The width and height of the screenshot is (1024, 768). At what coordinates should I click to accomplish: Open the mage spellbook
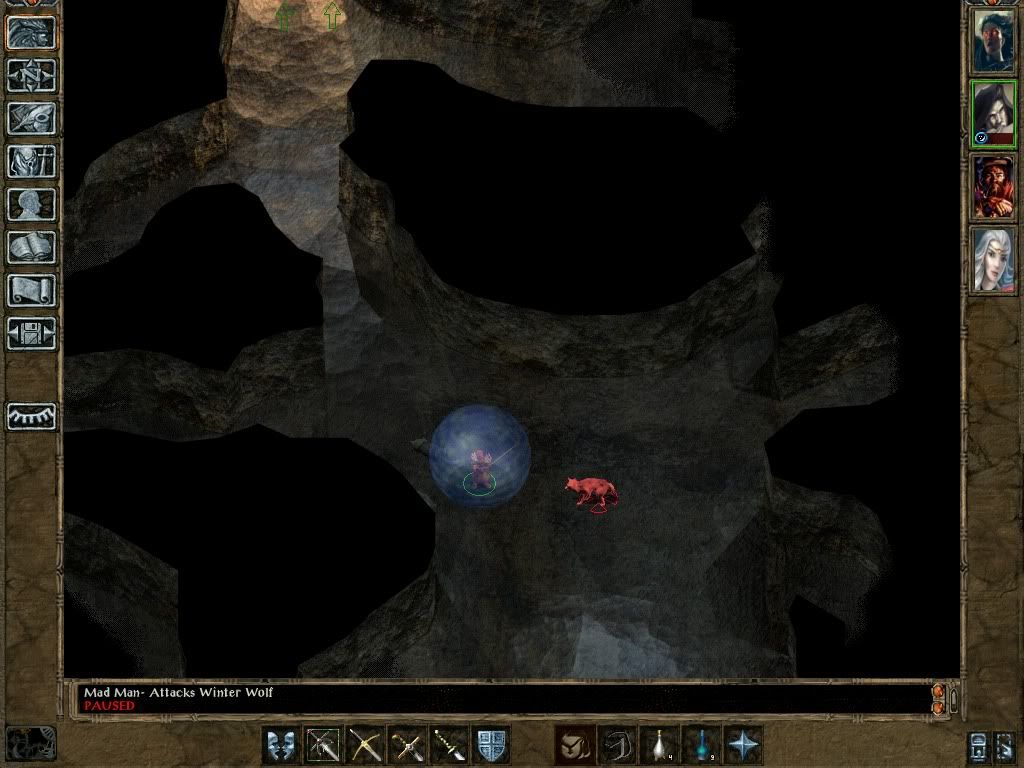pos(31,247)
